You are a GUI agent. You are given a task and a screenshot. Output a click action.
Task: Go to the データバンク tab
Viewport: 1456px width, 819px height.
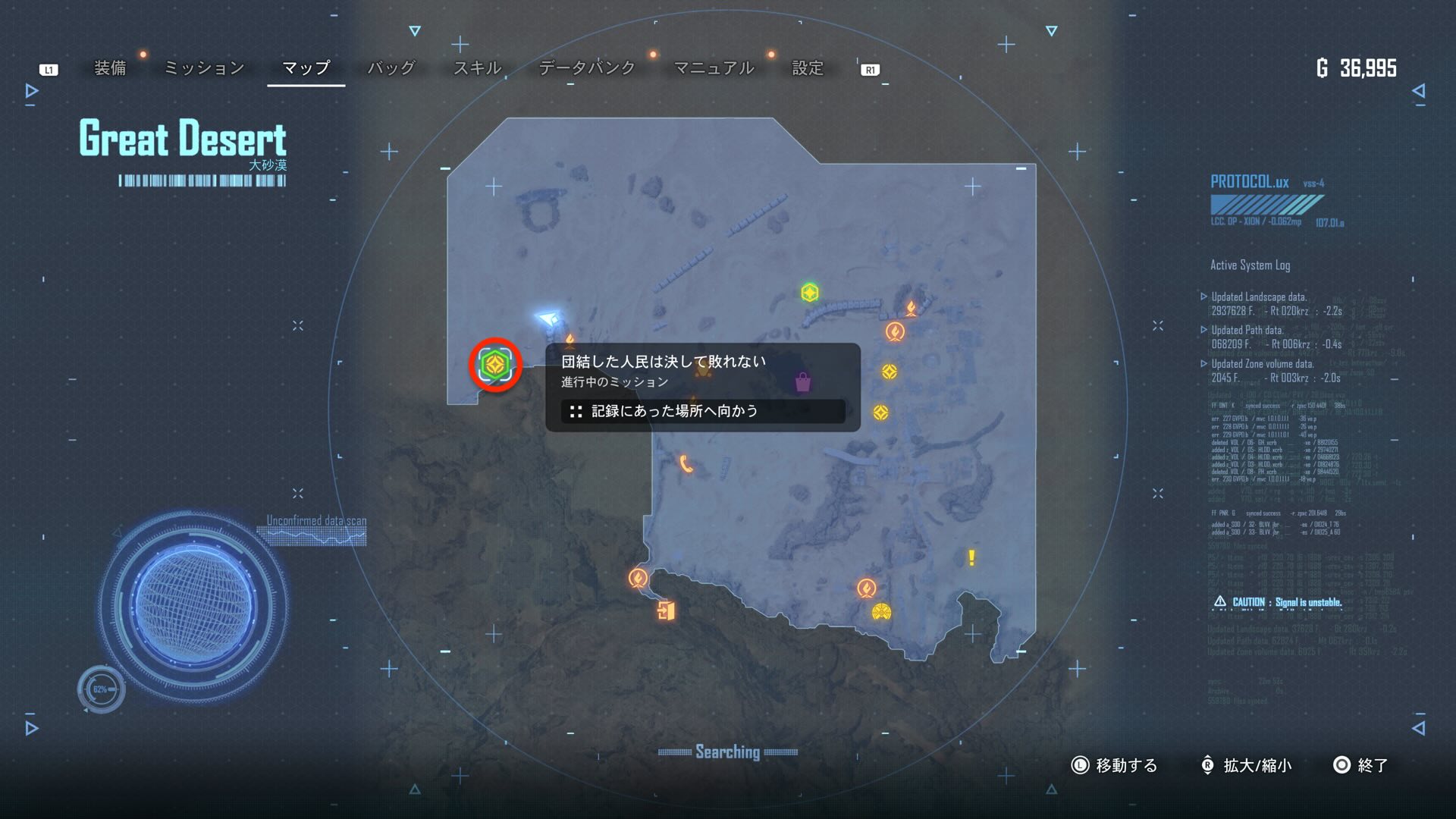(x=586, y=68)
